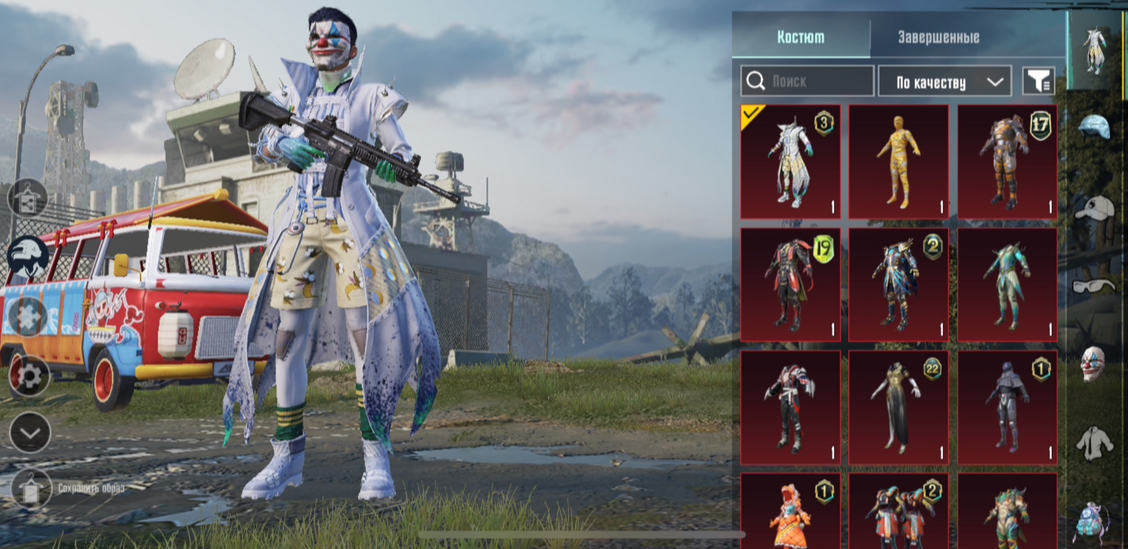Screen dimensions: 1128x549
Task: Open the shirt clothing category
Action: click(1093, 441)
